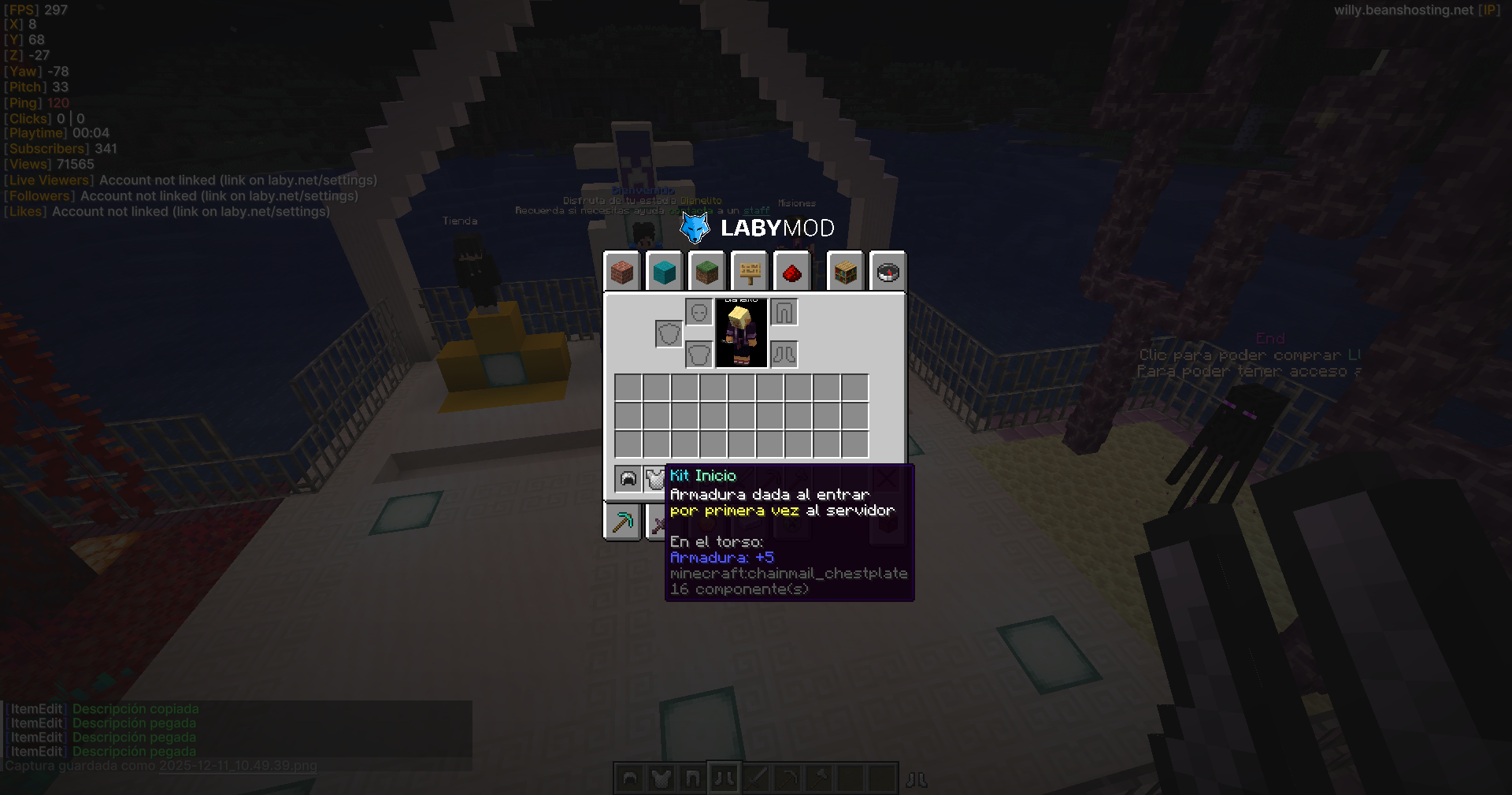Click the cyan colored blocks tab
Image resolution: width=1512 pixels, height=795 pixels.
coord(665,271)
